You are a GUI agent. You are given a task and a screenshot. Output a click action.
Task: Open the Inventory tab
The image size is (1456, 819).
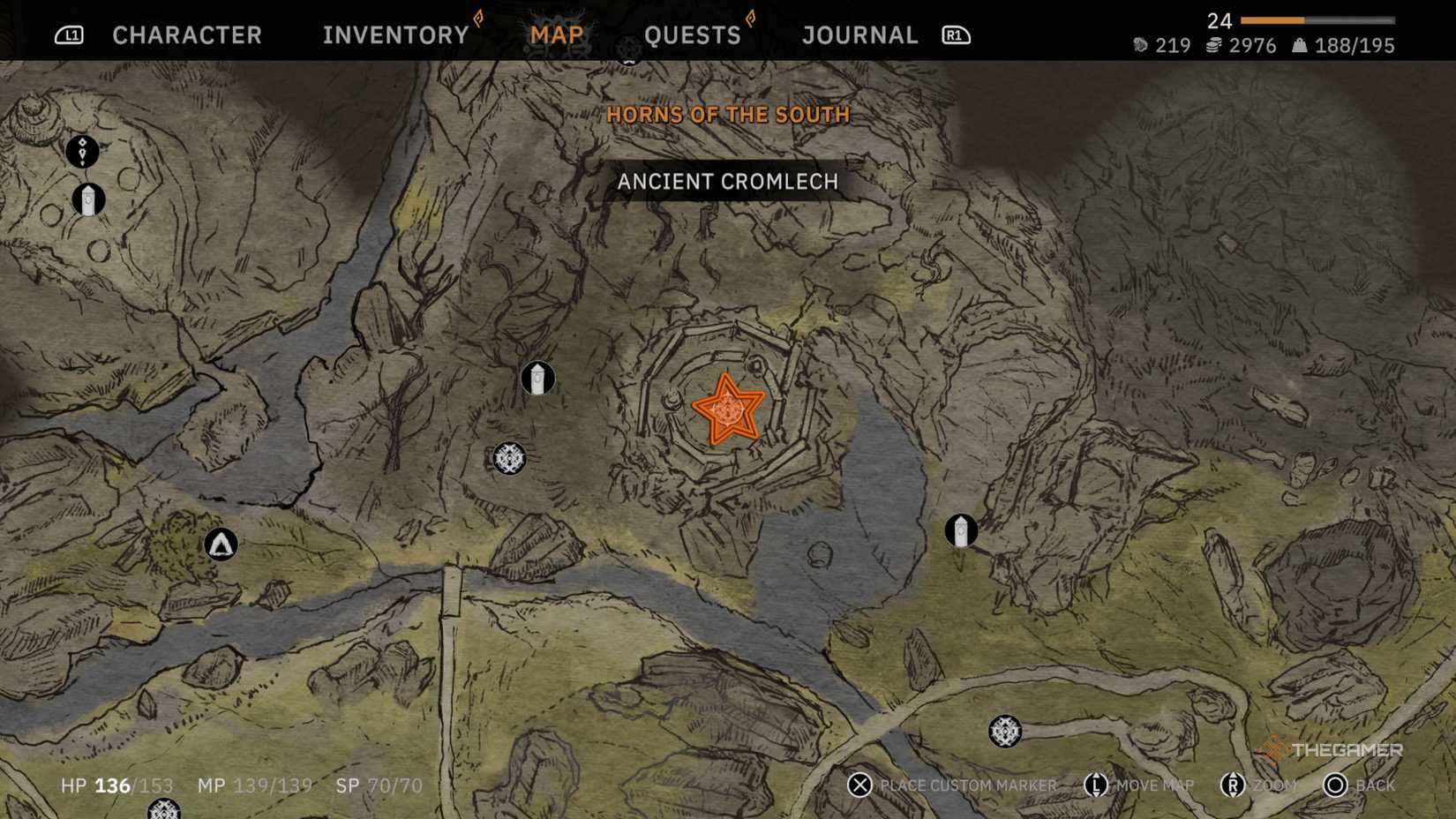[395, 35]
